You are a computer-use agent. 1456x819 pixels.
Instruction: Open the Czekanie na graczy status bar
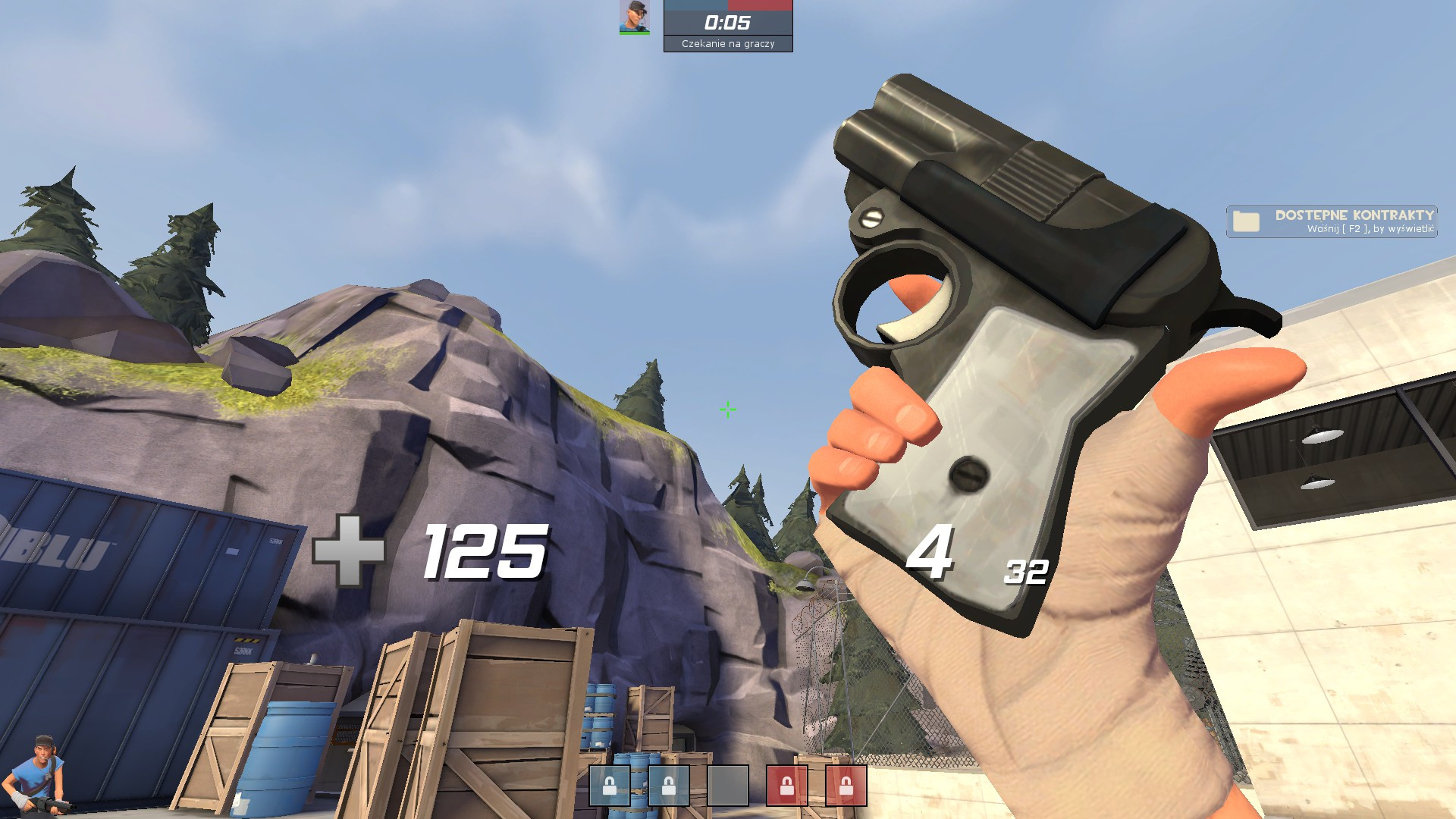(730, 44)
